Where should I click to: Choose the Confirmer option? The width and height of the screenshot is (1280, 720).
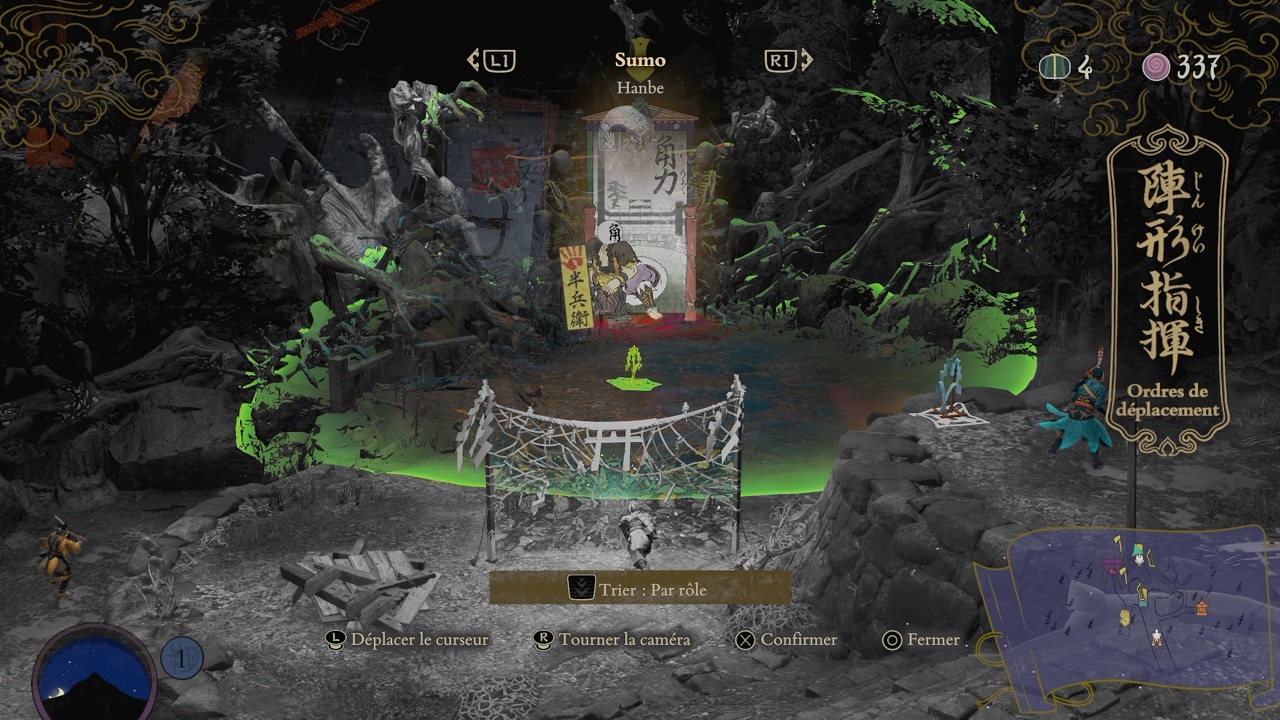click(787, 640)
